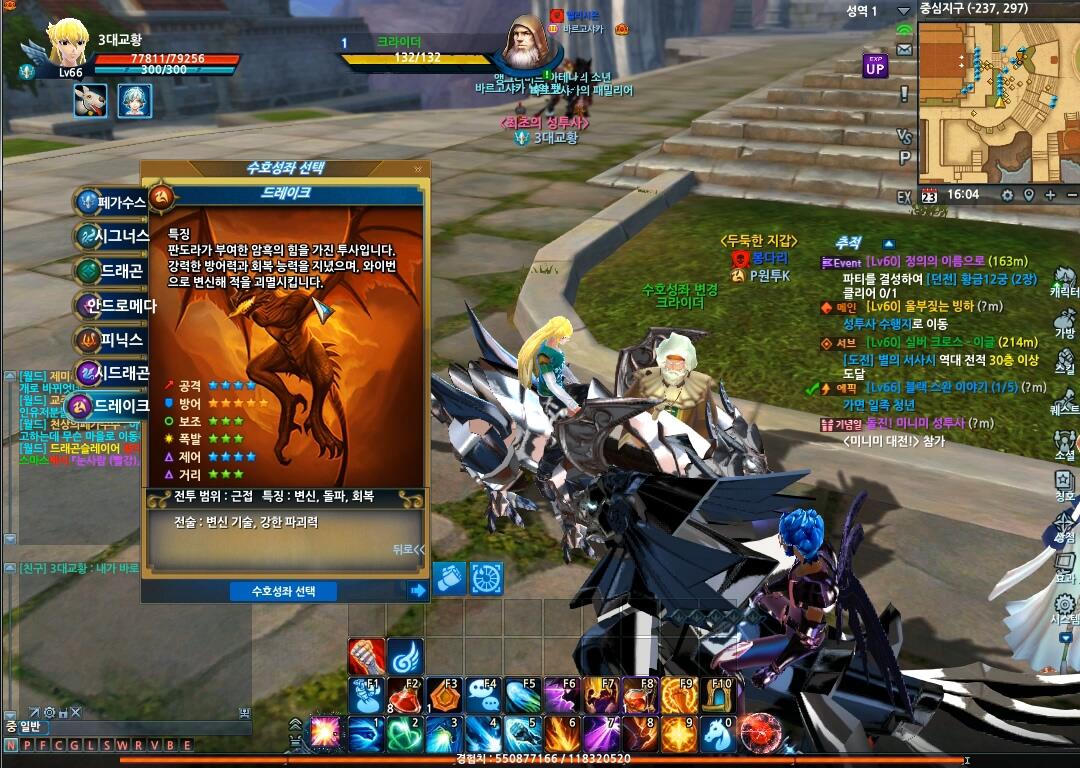Switch to the 안드로메다 constellation

(x=112, y=305)
